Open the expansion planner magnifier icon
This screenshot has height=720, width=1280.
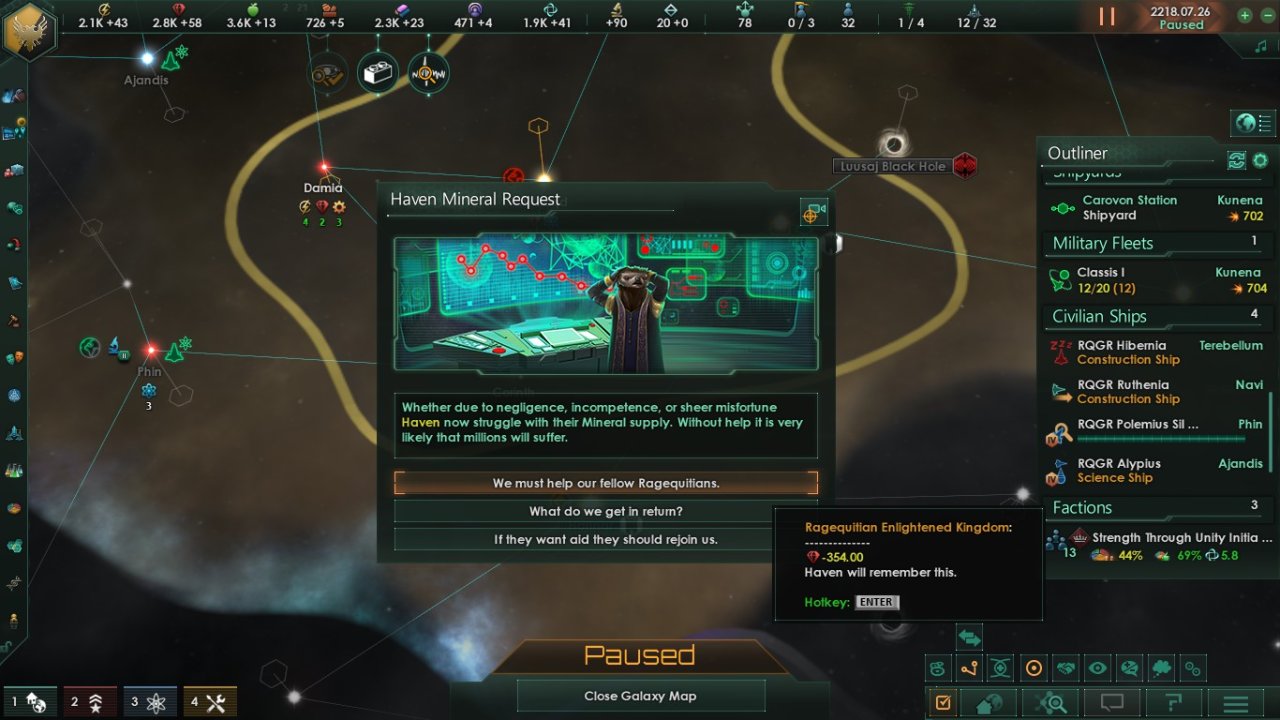click(1052, 701)
